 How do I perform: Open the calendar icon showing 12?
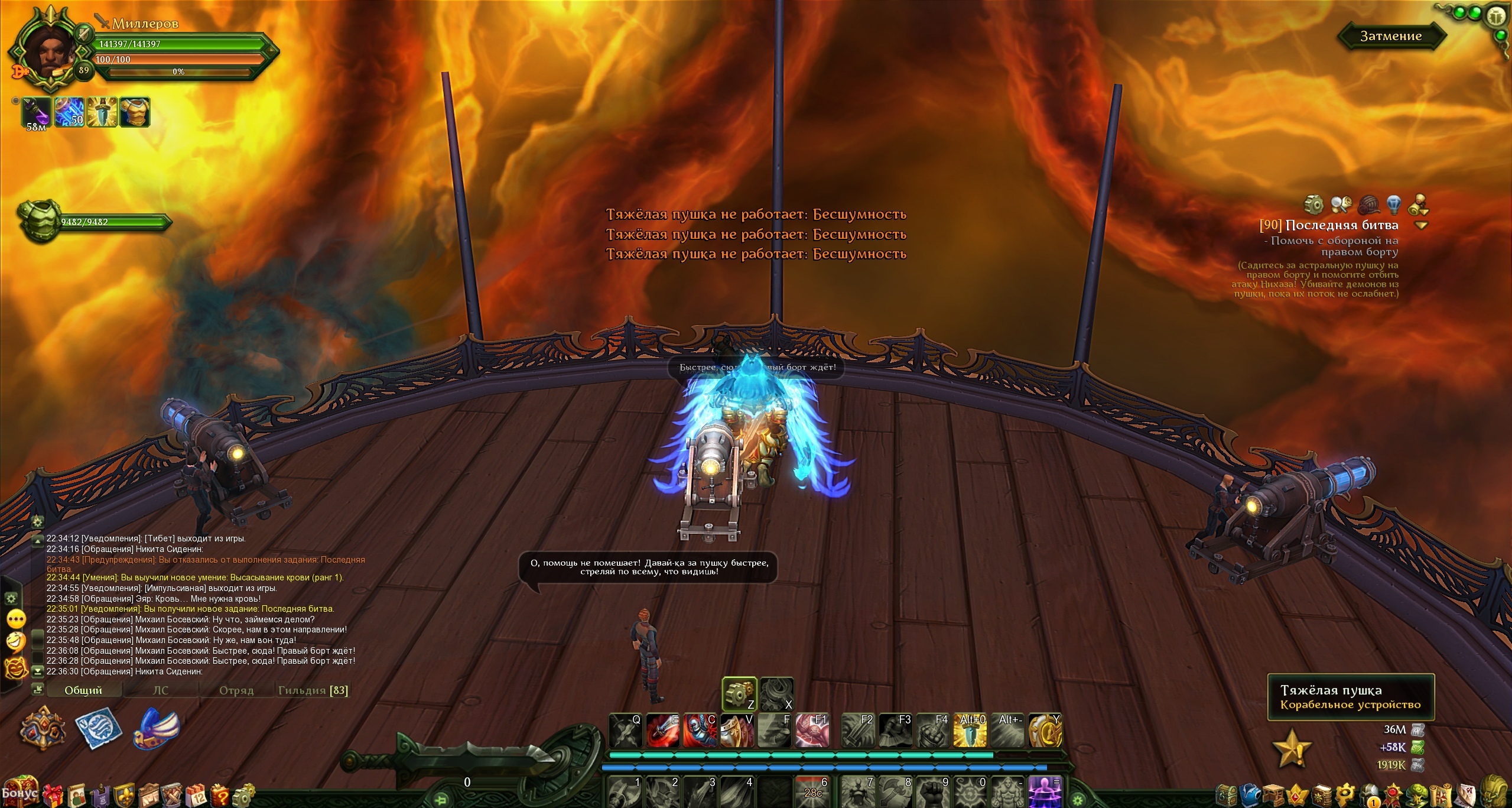coord(196,795)
